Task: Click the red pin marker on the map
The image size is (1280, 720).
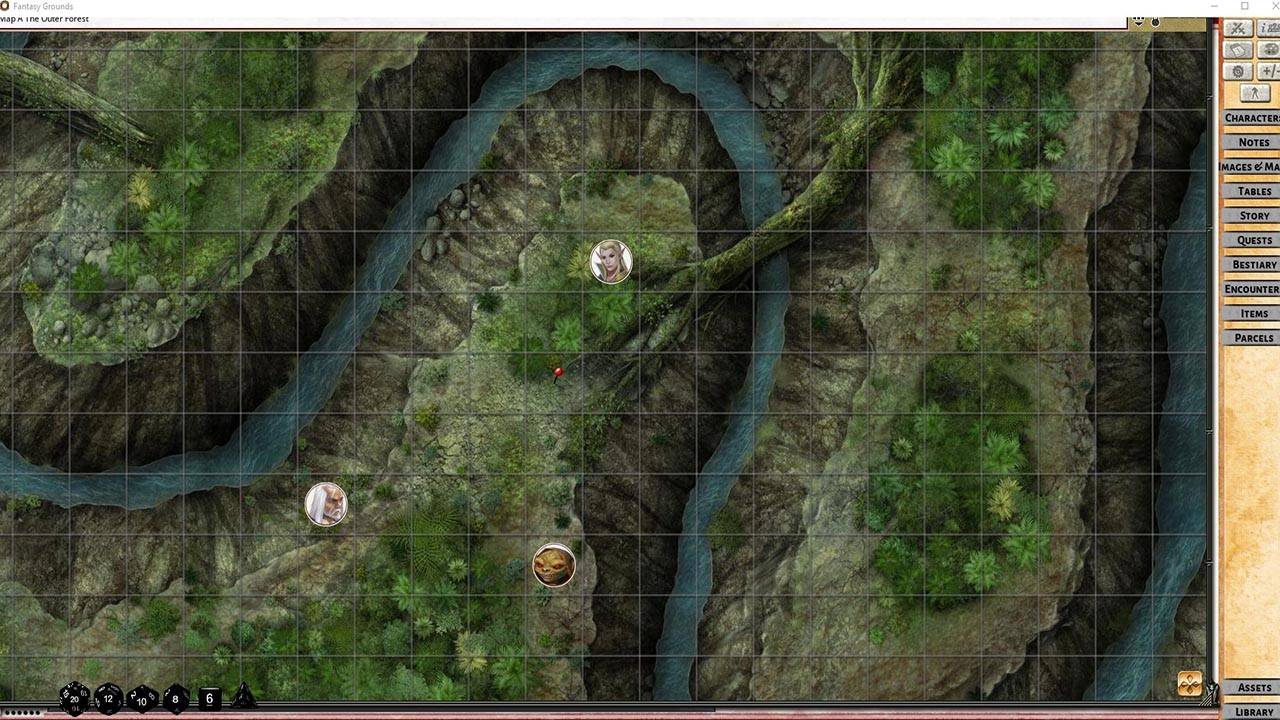Action: 558,372
